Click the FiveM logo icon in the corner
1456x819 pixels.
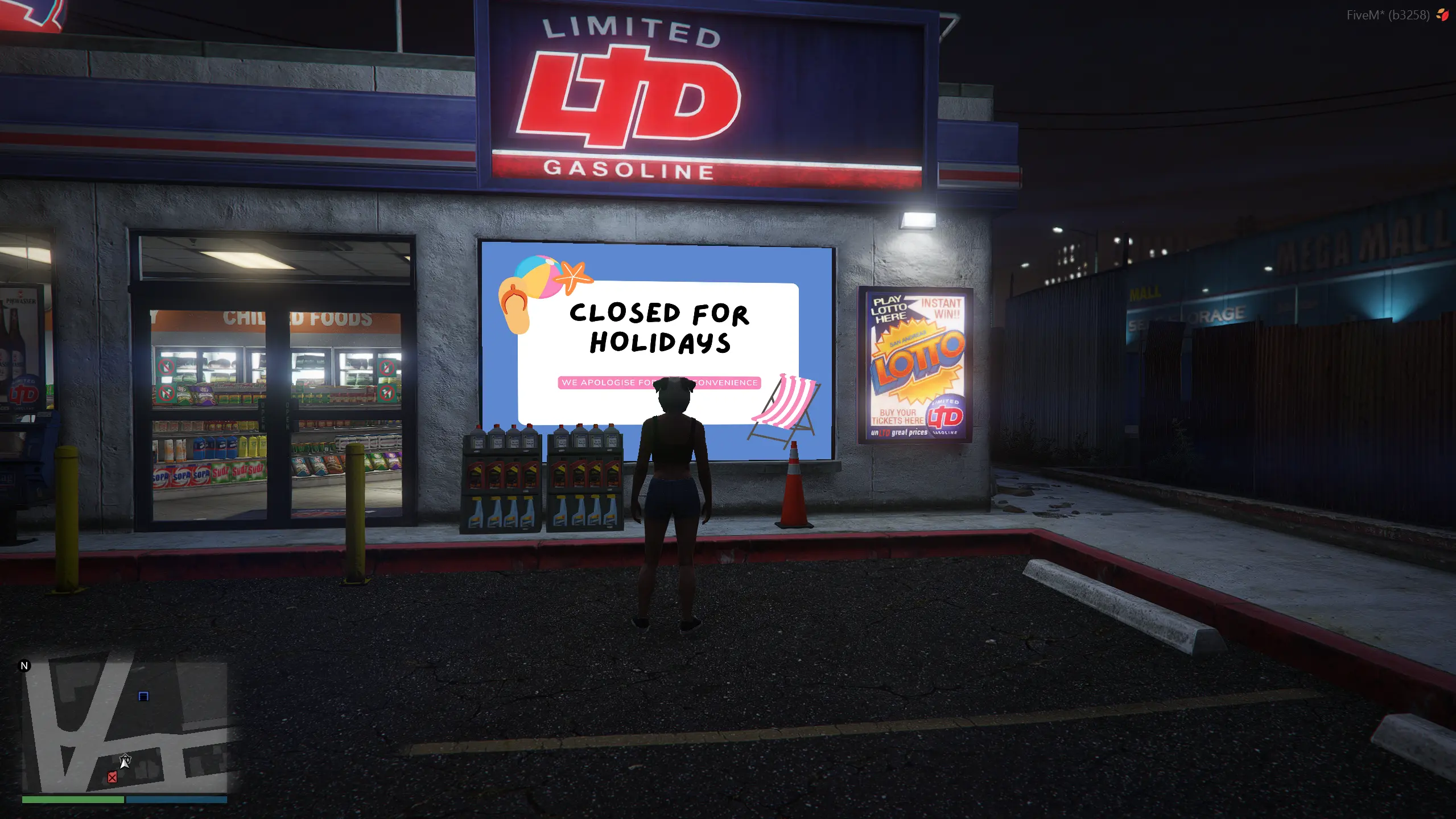pos(1442,15)
